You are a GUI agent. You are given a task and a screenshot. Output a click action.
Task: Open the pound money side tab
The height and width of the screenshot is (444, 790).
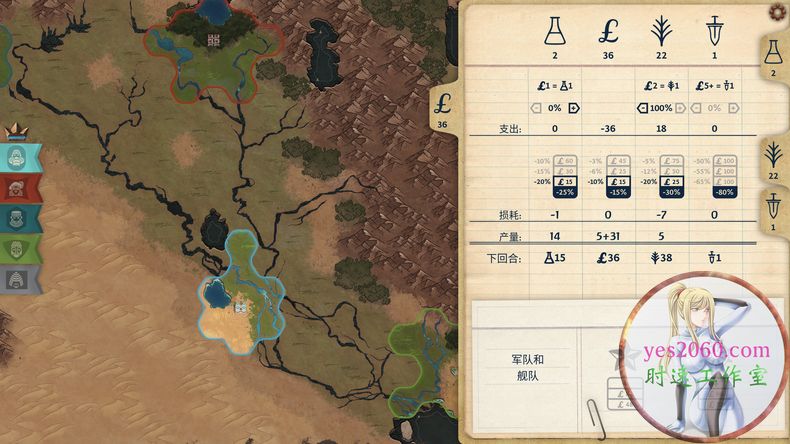(x=444, y=109)
